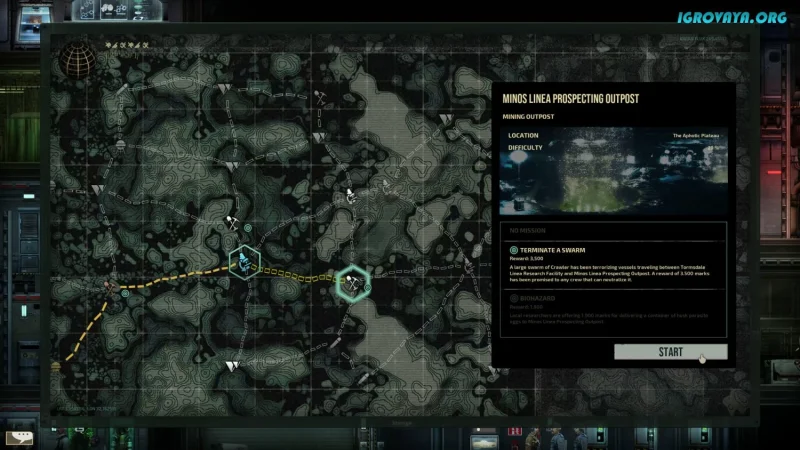
Task: Click the current submarine location hexagon
Action: (244, 263)
